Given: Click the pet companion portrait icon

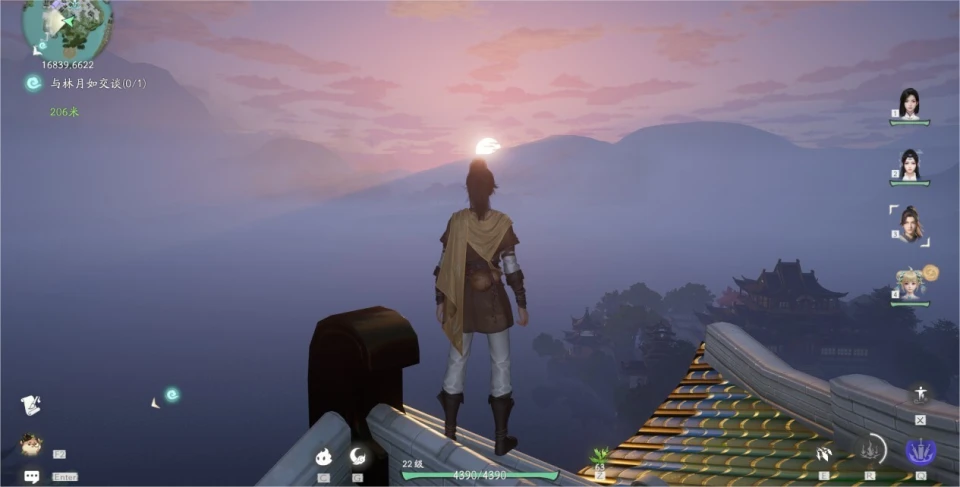Looking at the screenshot, I should coord(31,444).
